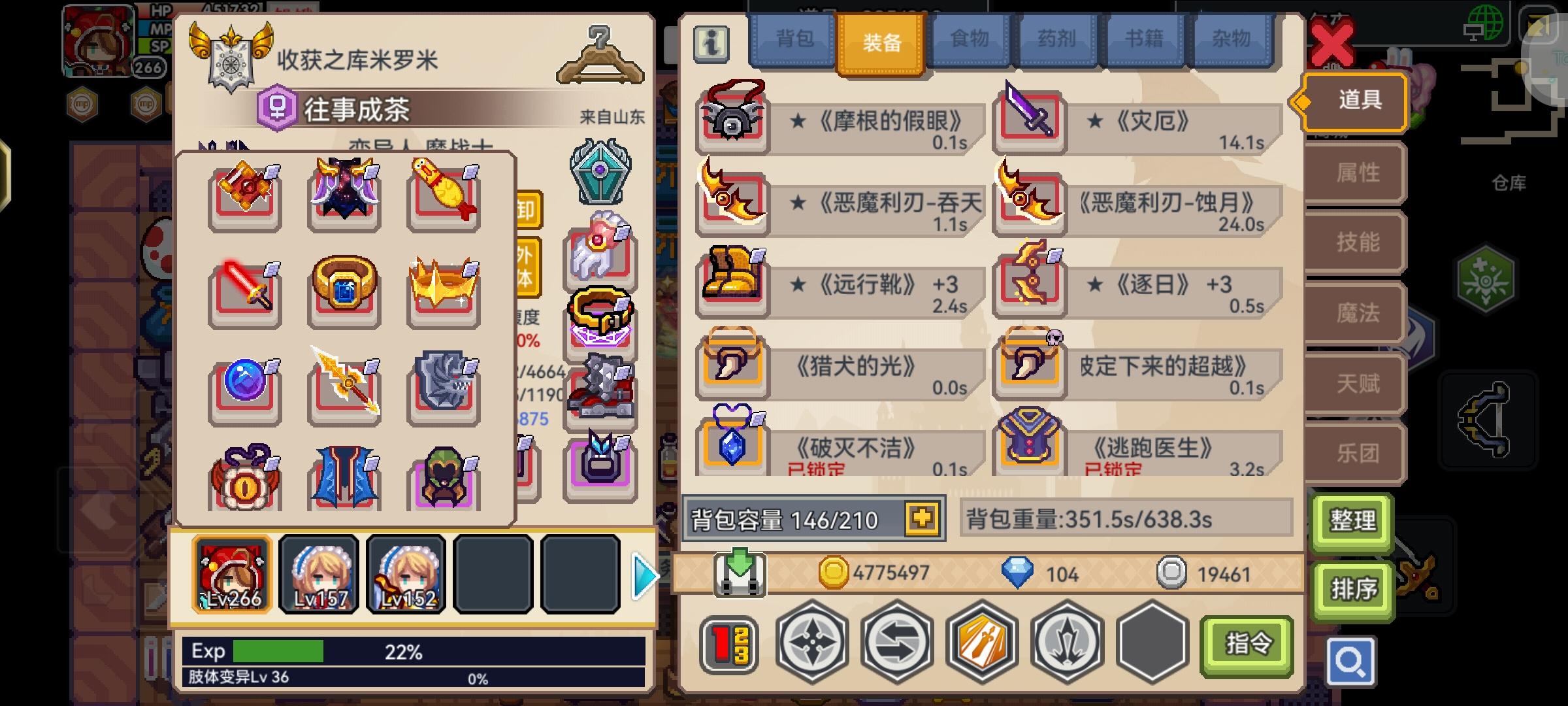
Task: Click the blue diamond currency icon
Action: [x=1017, y=573]
